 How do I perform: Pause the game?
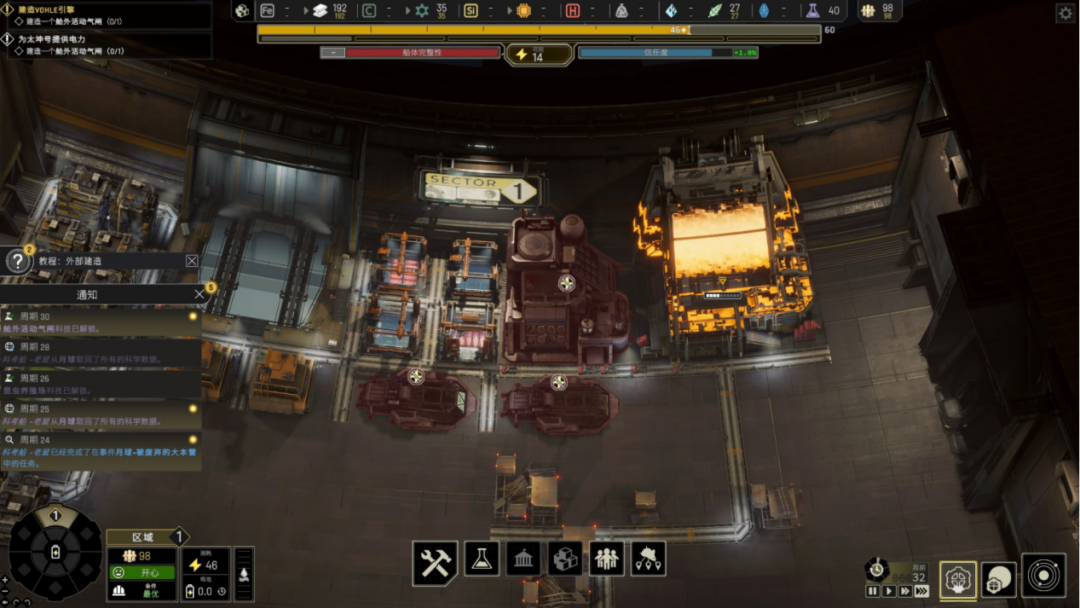pos(873,591)
